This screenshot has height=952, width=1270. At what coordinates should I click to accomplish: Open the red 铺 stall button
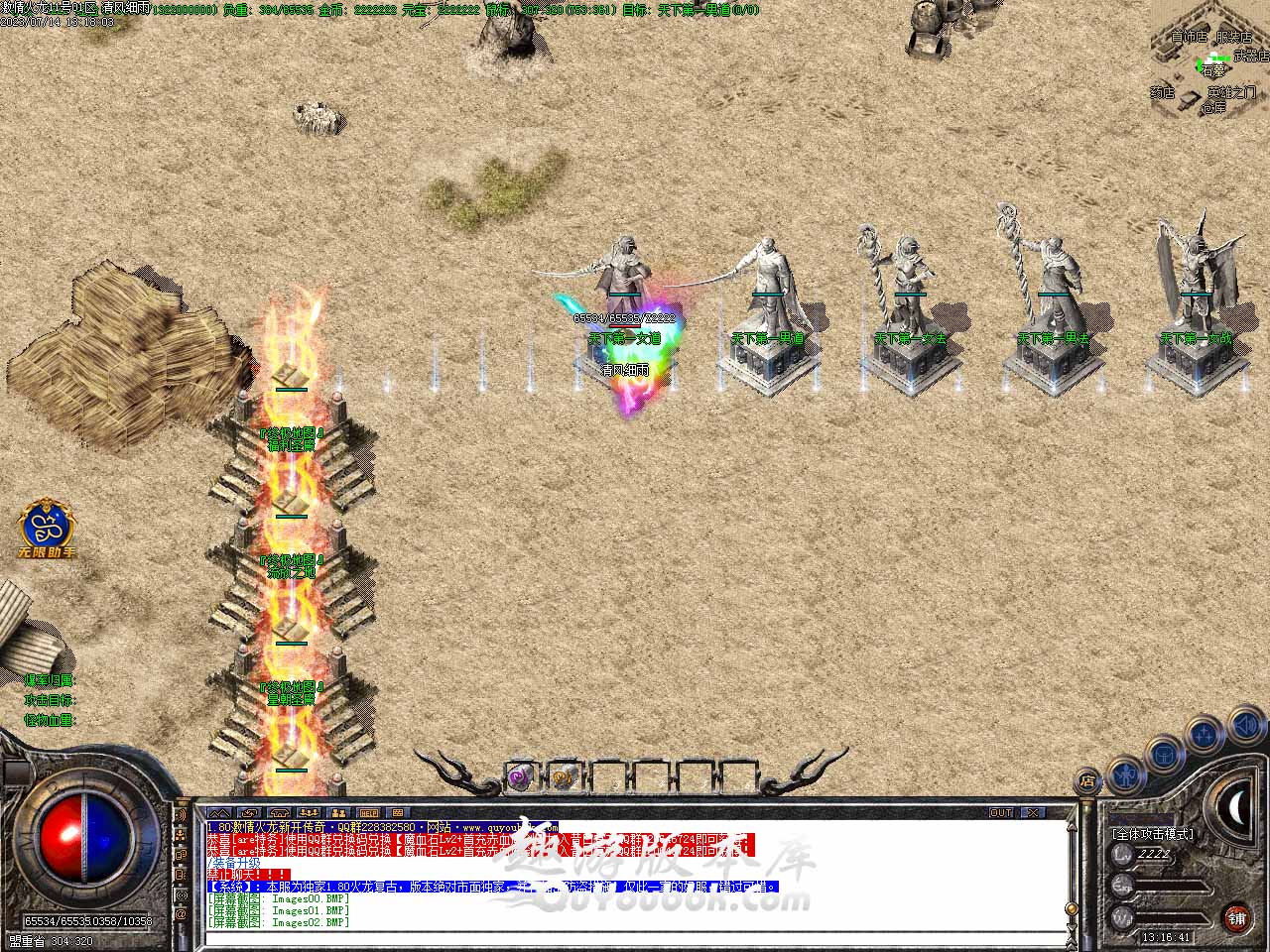coord(1236,916)
